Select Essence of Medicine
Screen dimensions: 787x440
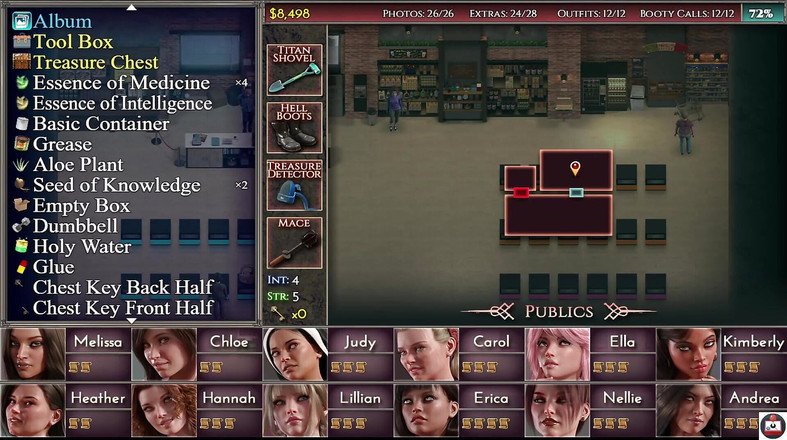120,83
